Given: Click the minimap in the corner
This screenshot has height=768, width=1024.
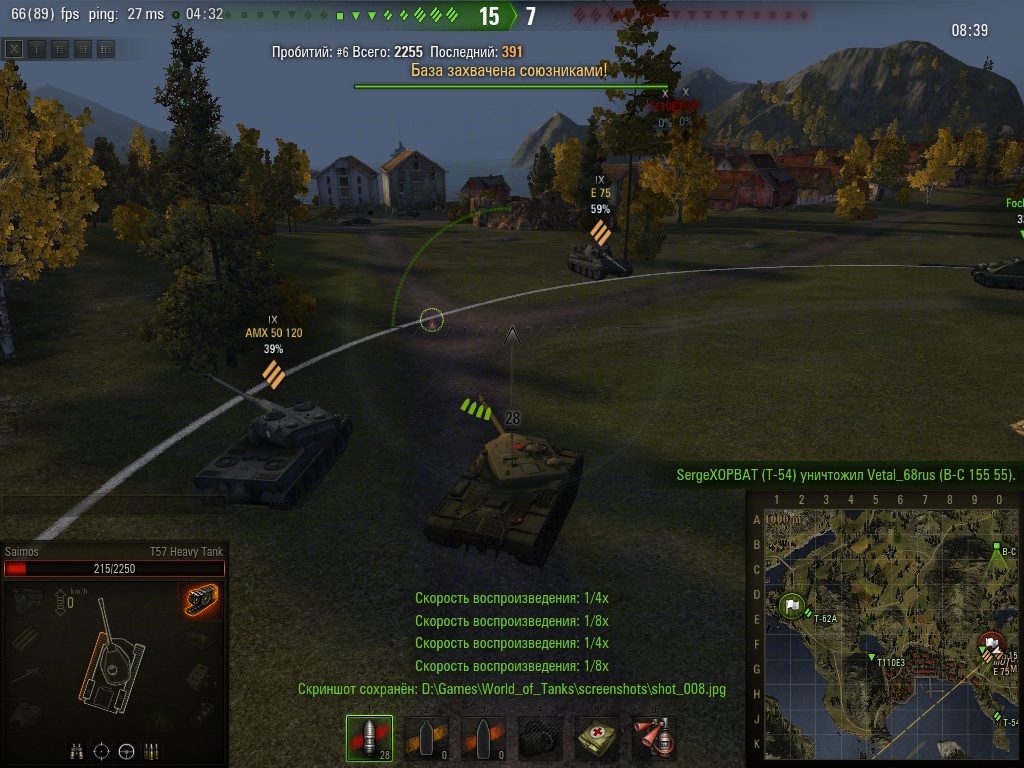Looking at the screenshot, I should 884,628.
